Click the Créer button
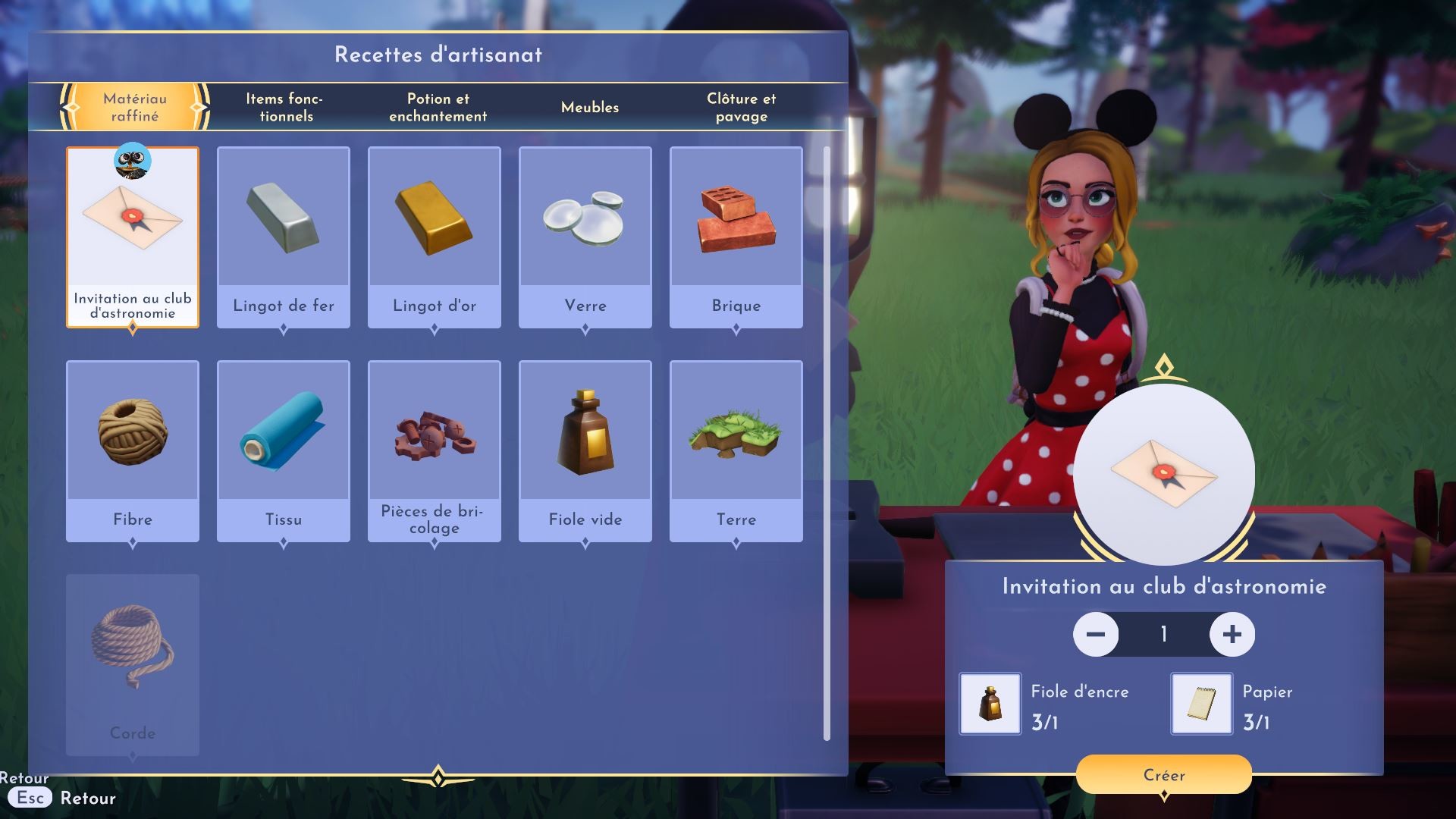Screen dimensions: 1456x819 click(1163, 774)
